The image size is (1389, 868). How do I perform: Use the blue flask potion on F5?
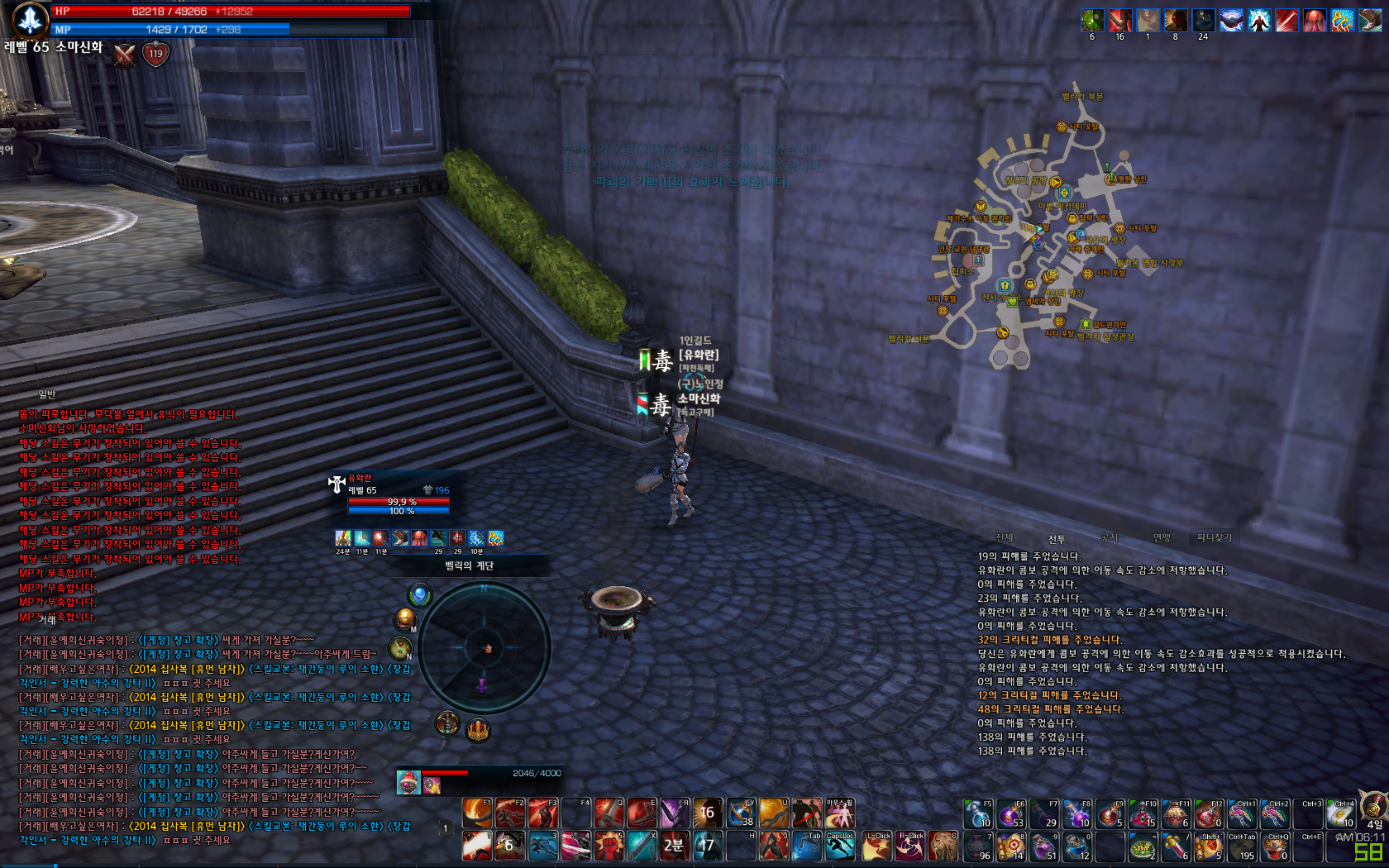(978, 814)
